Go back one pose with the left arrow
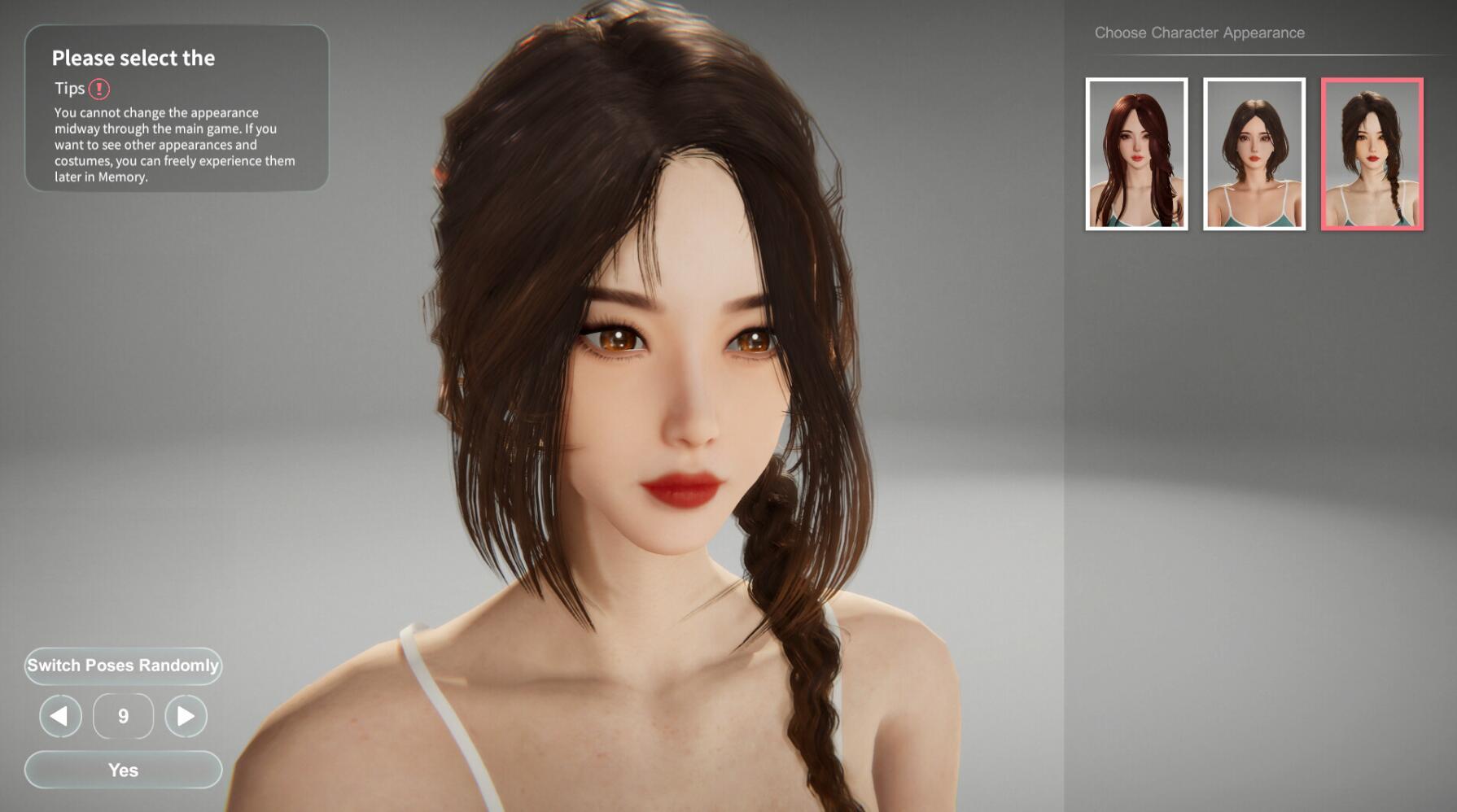Viewport: 1457px width, 812px height. point(59,717)
